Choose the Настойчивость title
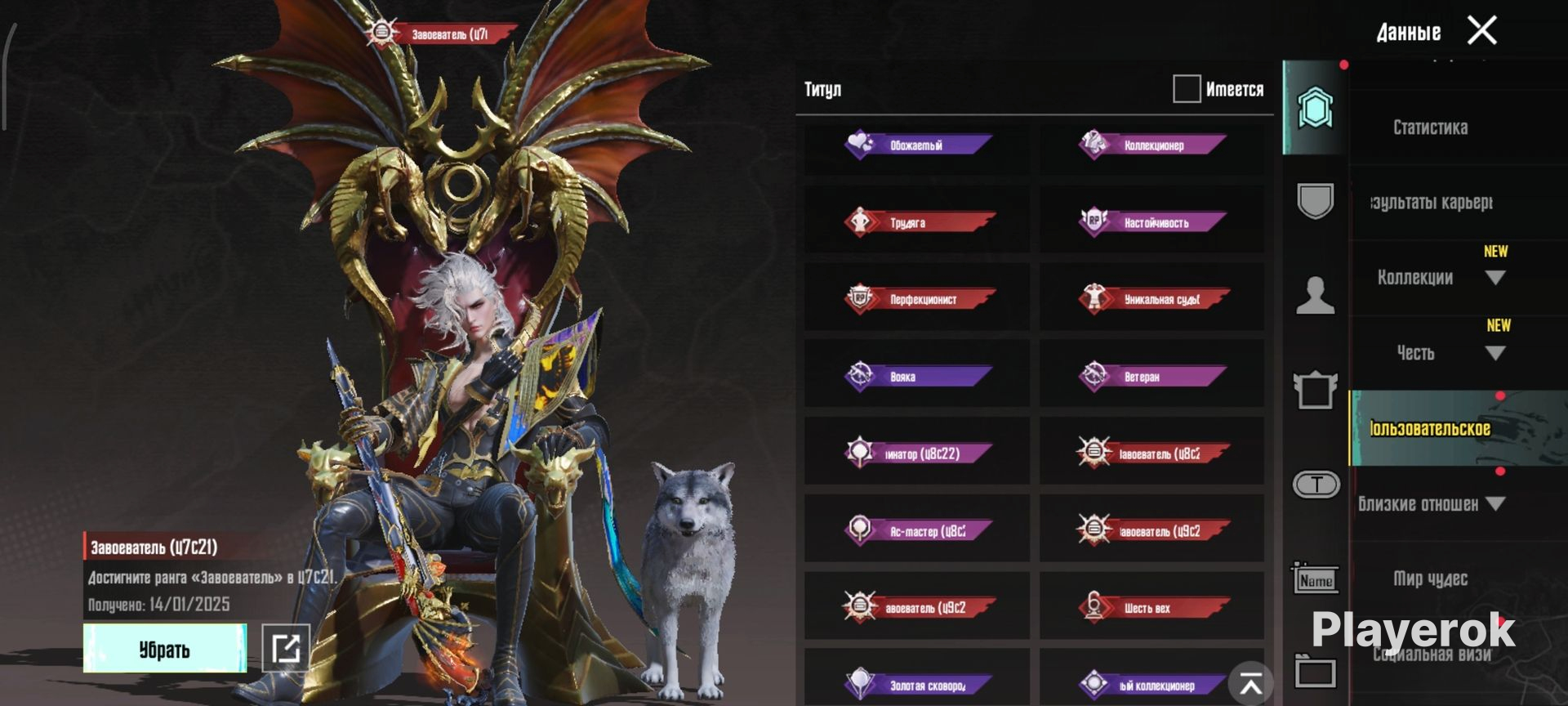 1151,222
